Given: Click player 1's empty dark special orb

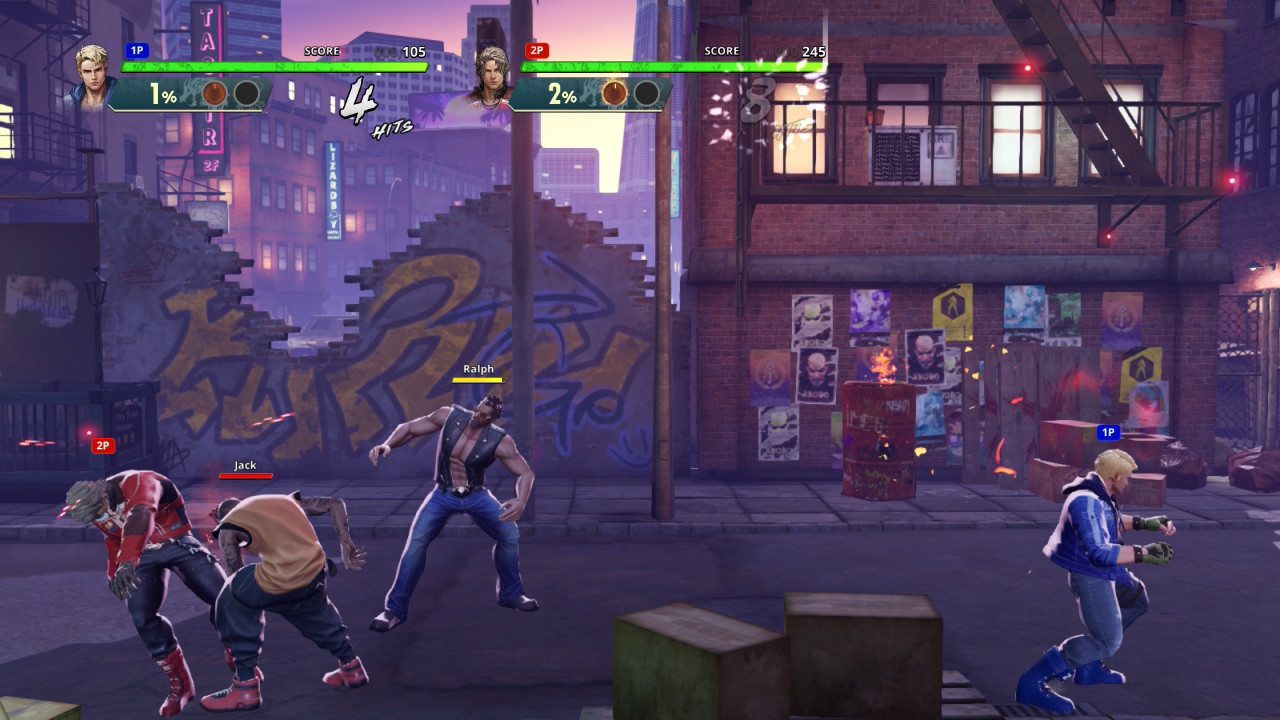Looking at the screenshot, I should click(x=246, y=94).
